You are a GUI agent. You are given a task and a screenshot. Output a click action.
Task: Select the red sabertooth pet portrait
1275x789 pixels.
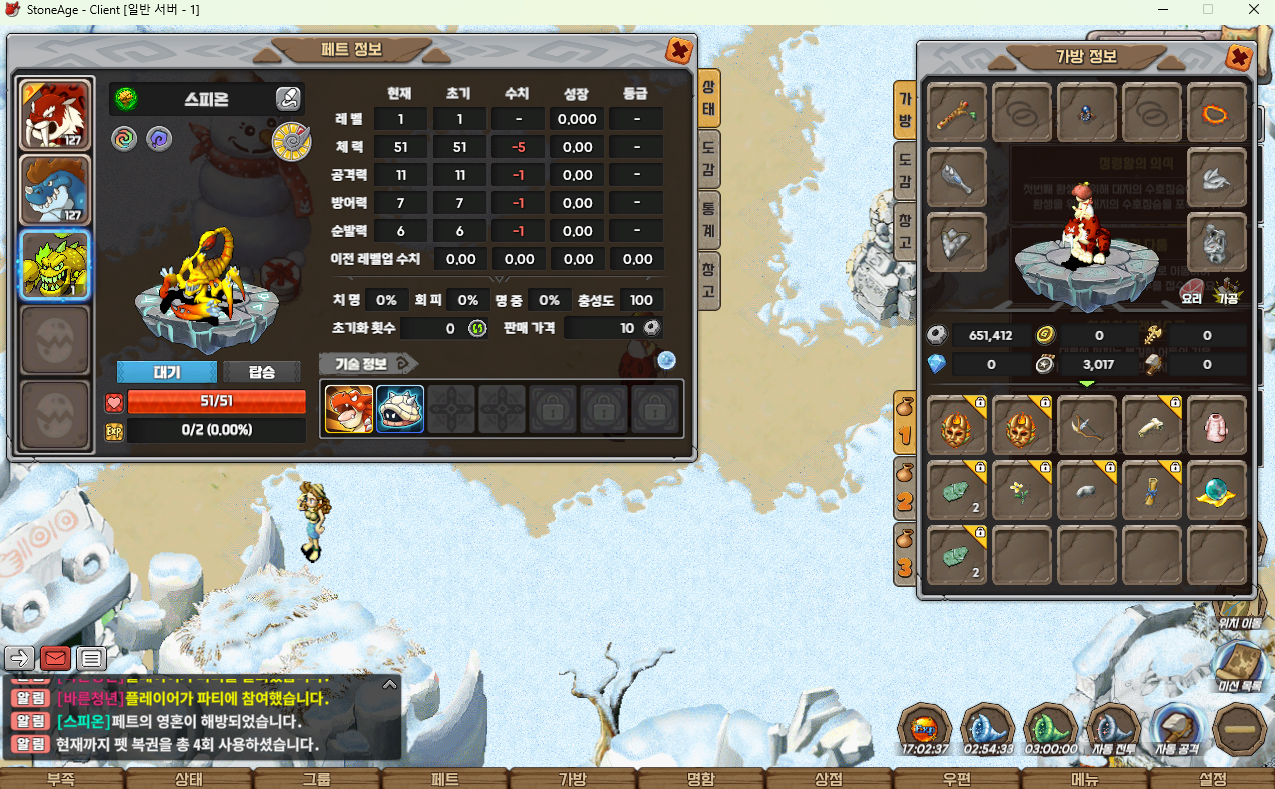[56, 113]
